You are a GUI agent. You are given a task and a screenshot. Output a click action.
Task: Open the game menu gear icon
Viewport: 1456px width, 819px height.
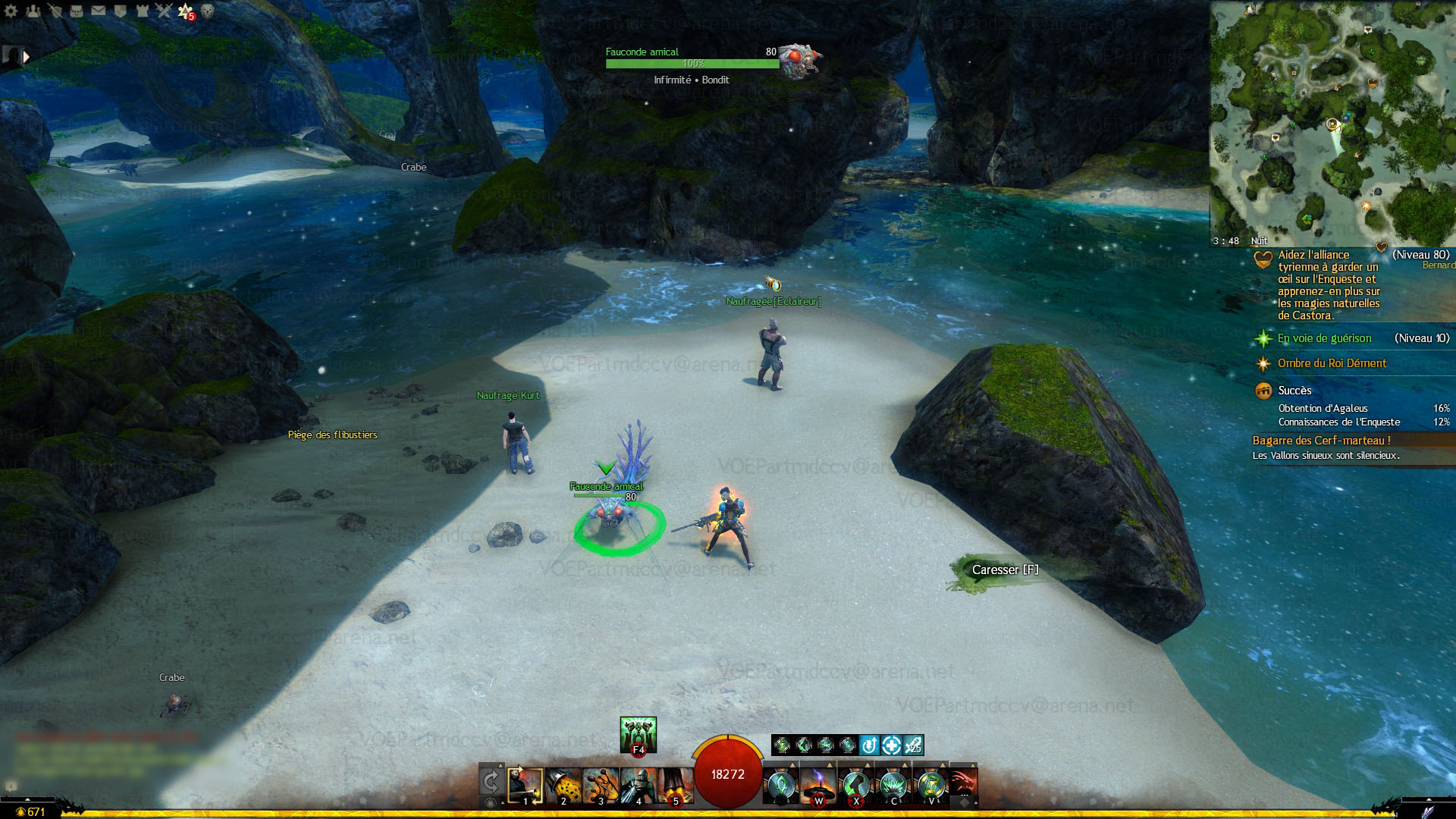11,11
